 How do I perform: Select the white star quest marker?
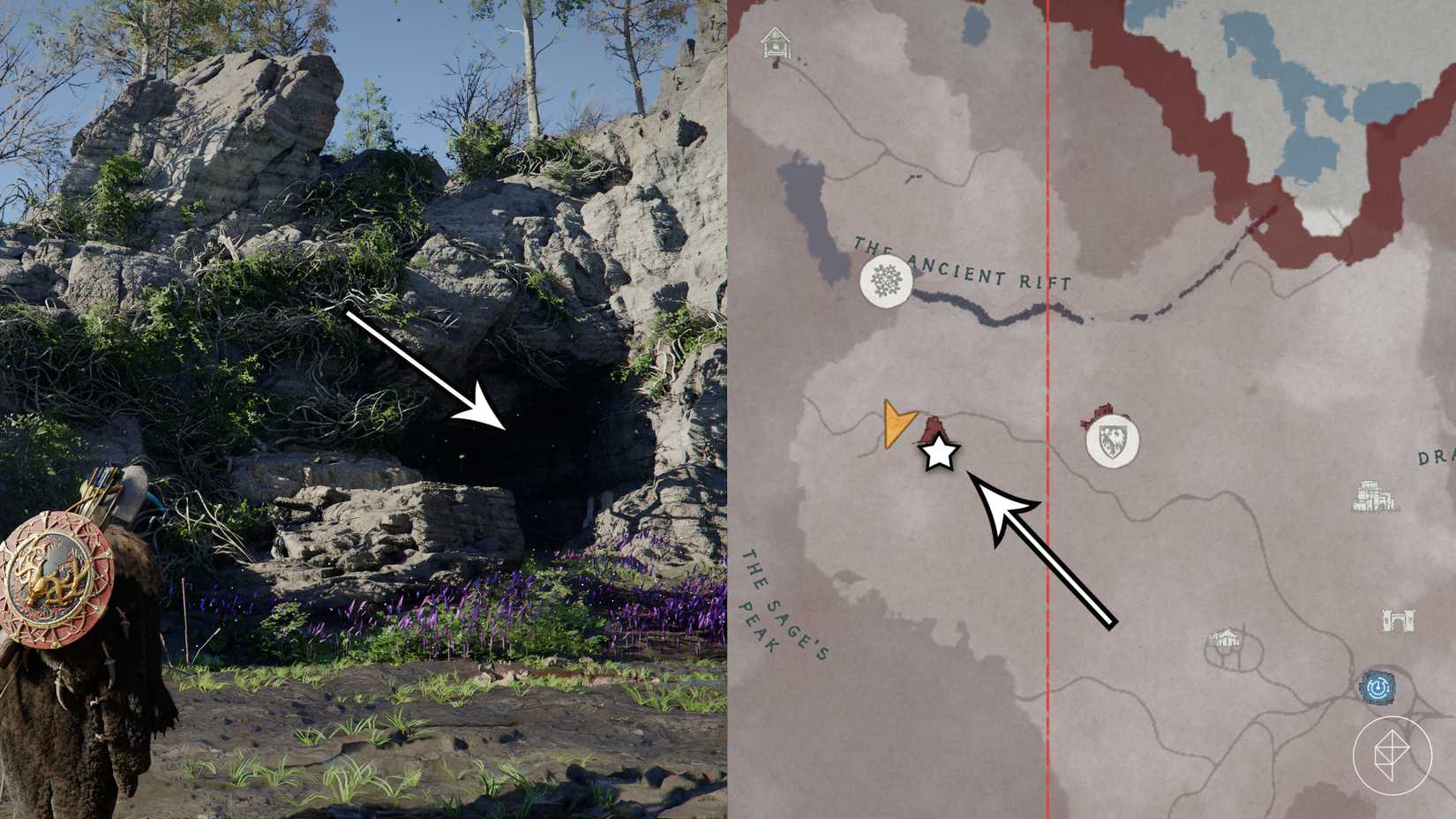[x=941, y=455]
